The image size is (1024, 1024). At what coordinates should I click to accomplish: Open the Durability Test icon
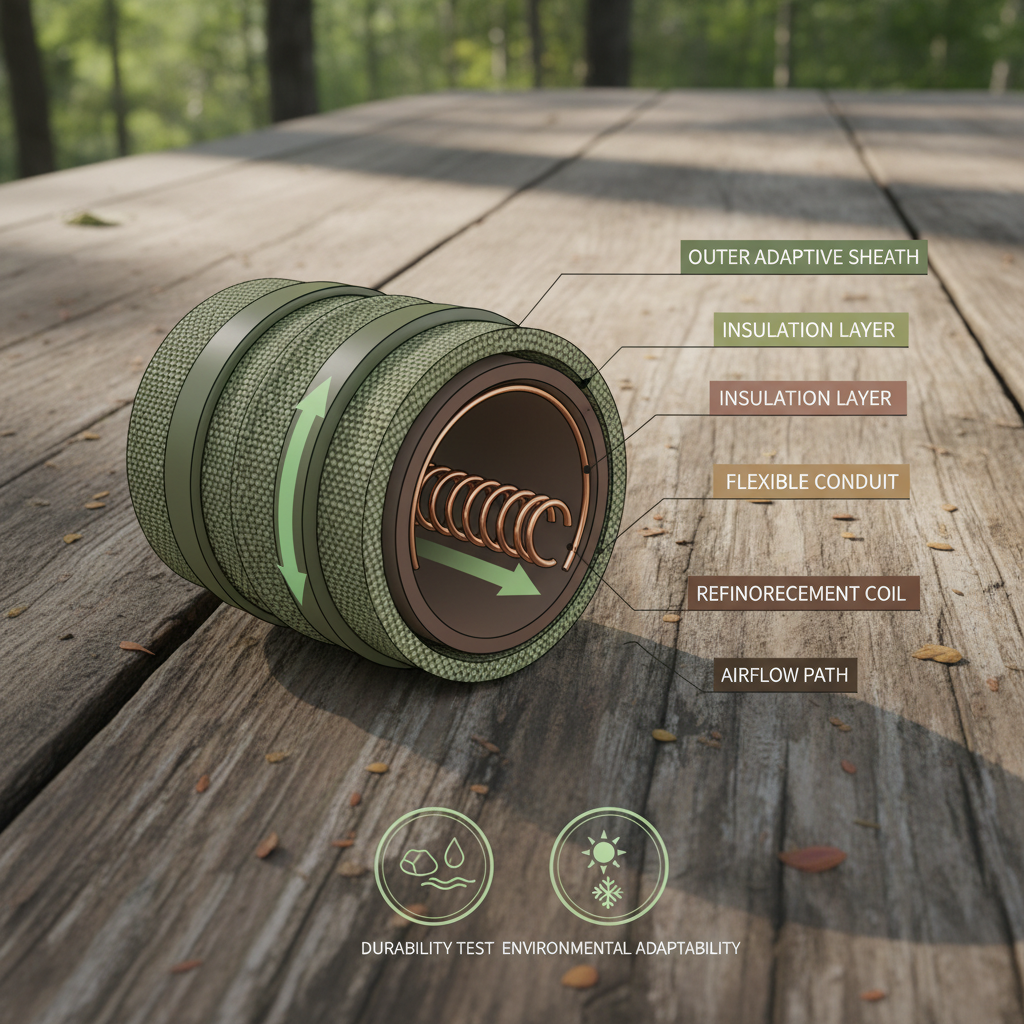pyautogui.click(x=434, y=866)
